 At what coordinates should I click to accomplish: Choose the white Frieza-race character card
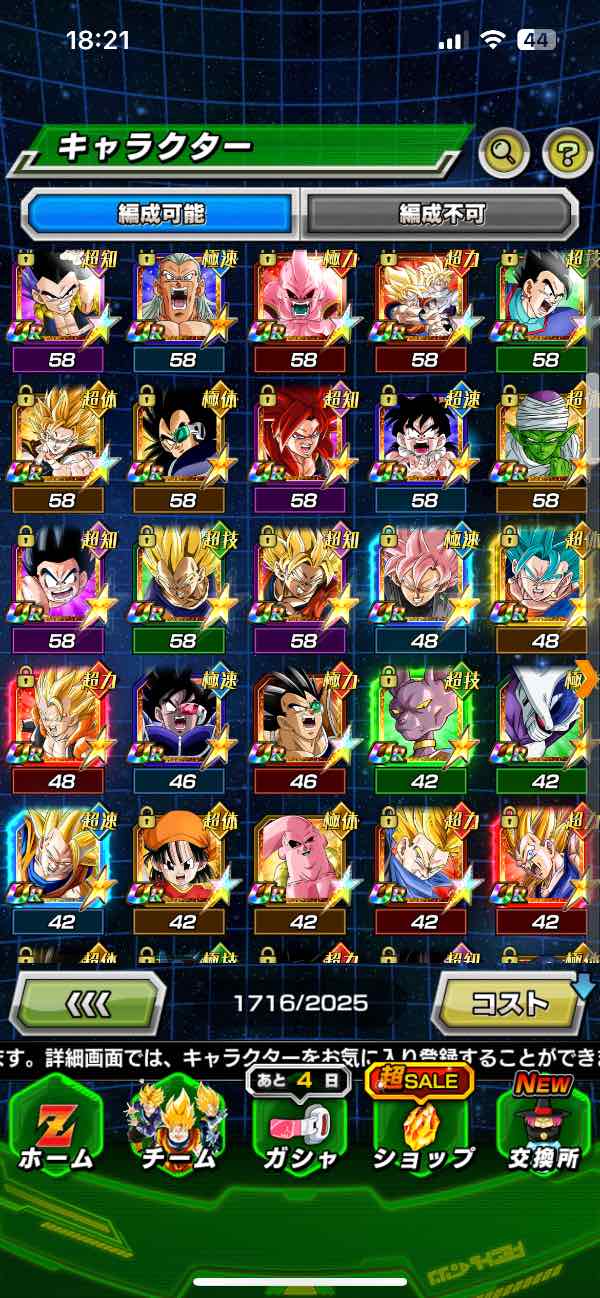point(543,720)
